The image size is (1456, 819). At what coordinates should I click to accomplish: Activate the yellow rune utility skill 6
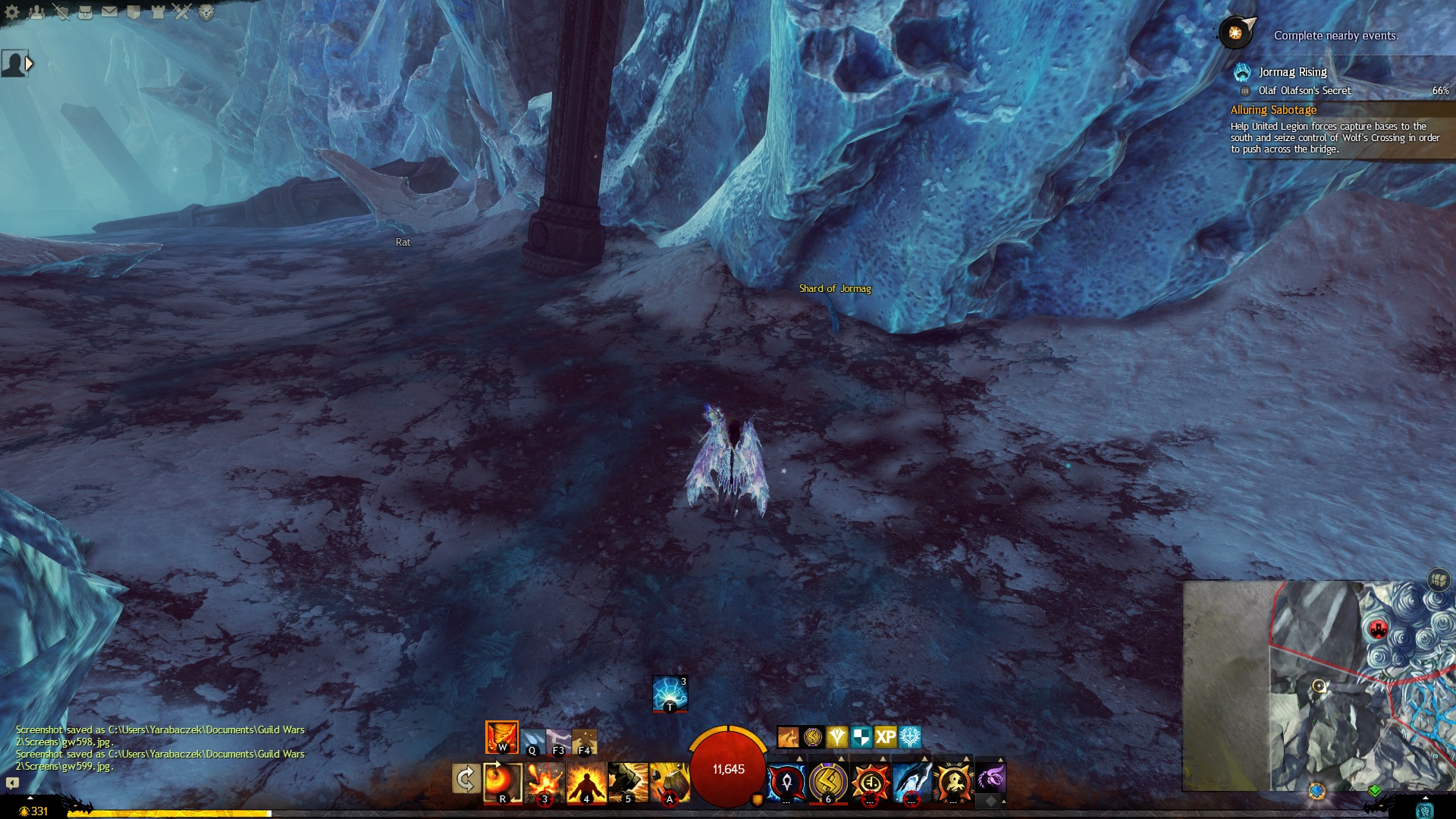pos(828,782)
